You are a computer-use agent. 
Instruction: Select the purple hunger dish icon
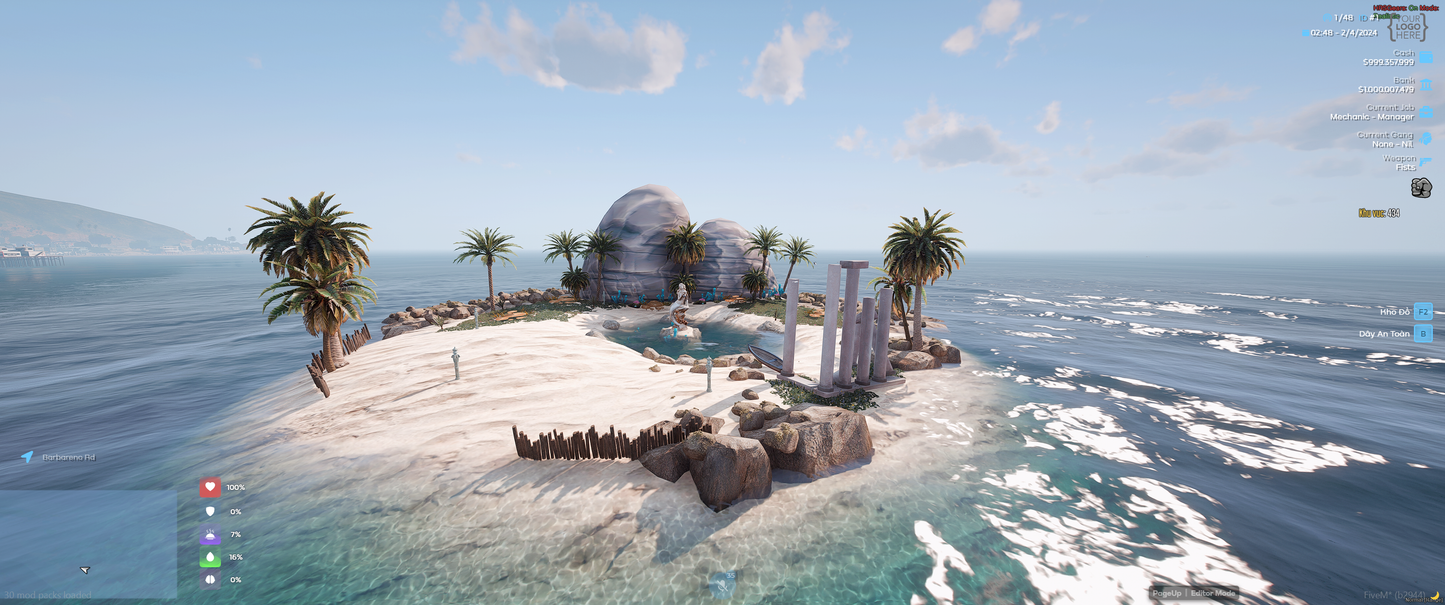click(209, 535)
